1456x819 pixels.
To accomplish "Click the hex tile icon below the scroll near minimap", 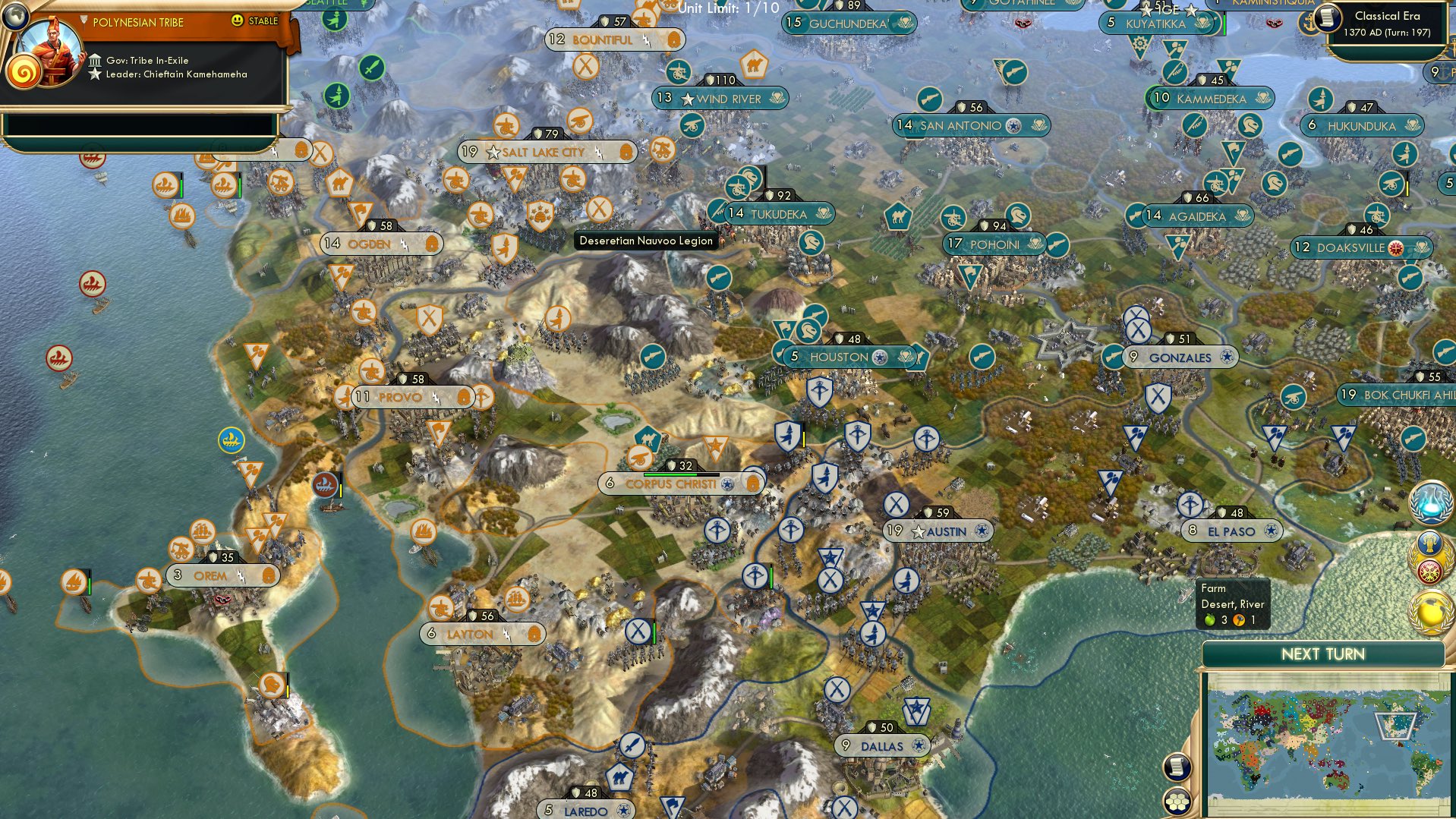I will (1177, 802).
